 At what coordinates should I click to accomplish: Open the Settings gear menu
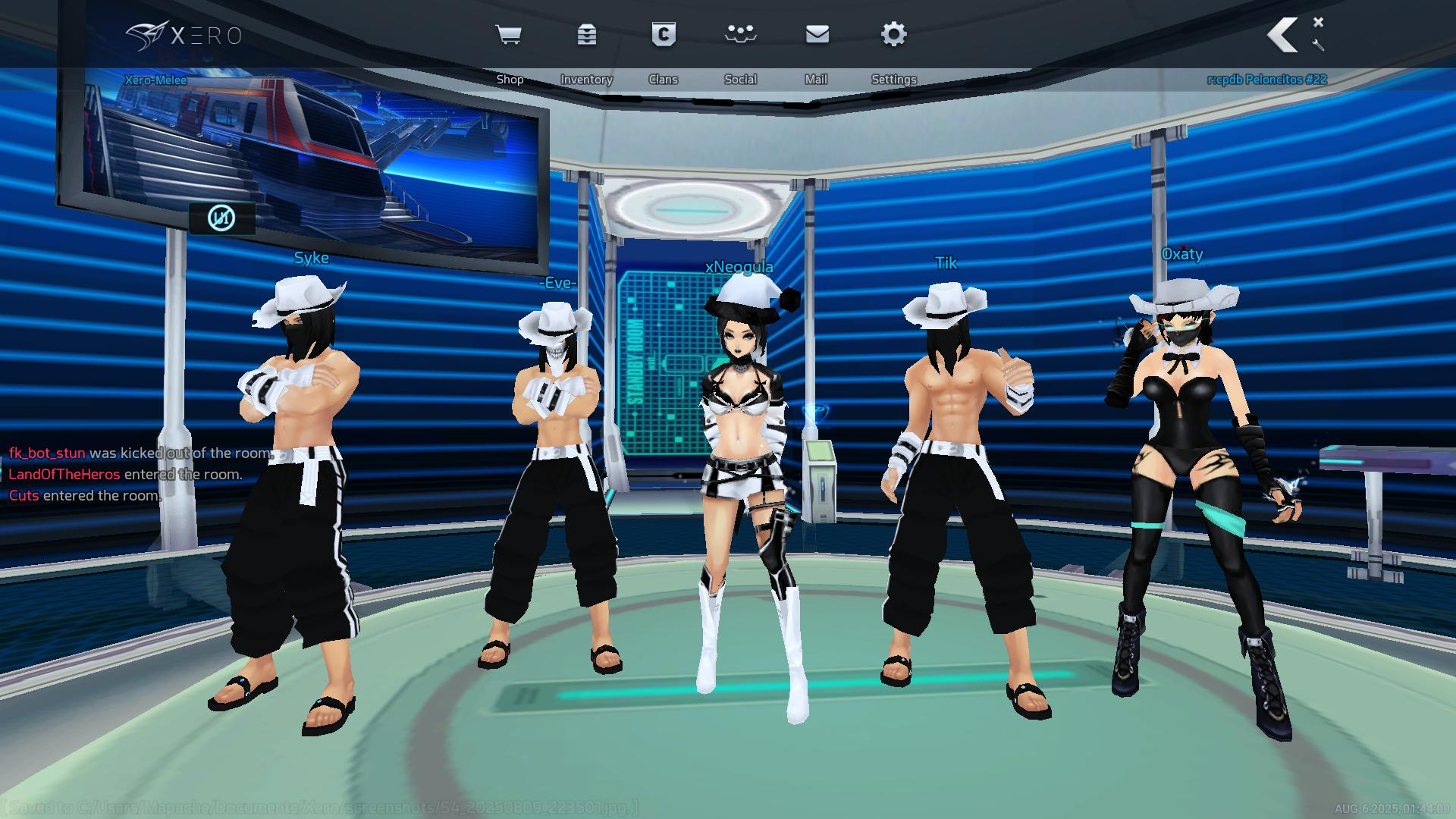[x=894, y=36]
